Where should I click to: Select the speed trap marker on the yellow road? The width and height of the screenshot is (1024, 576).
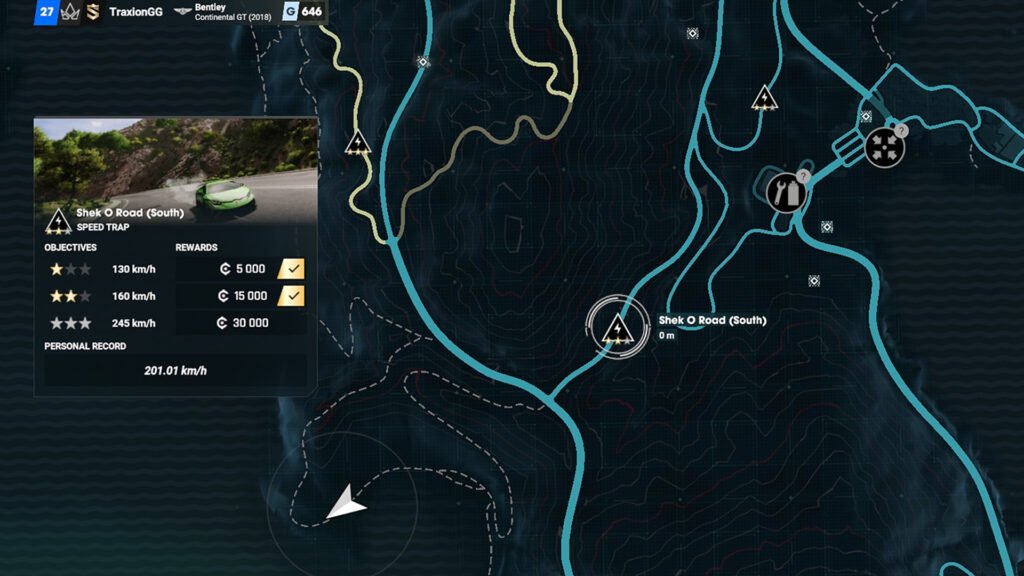pos(358,143)
